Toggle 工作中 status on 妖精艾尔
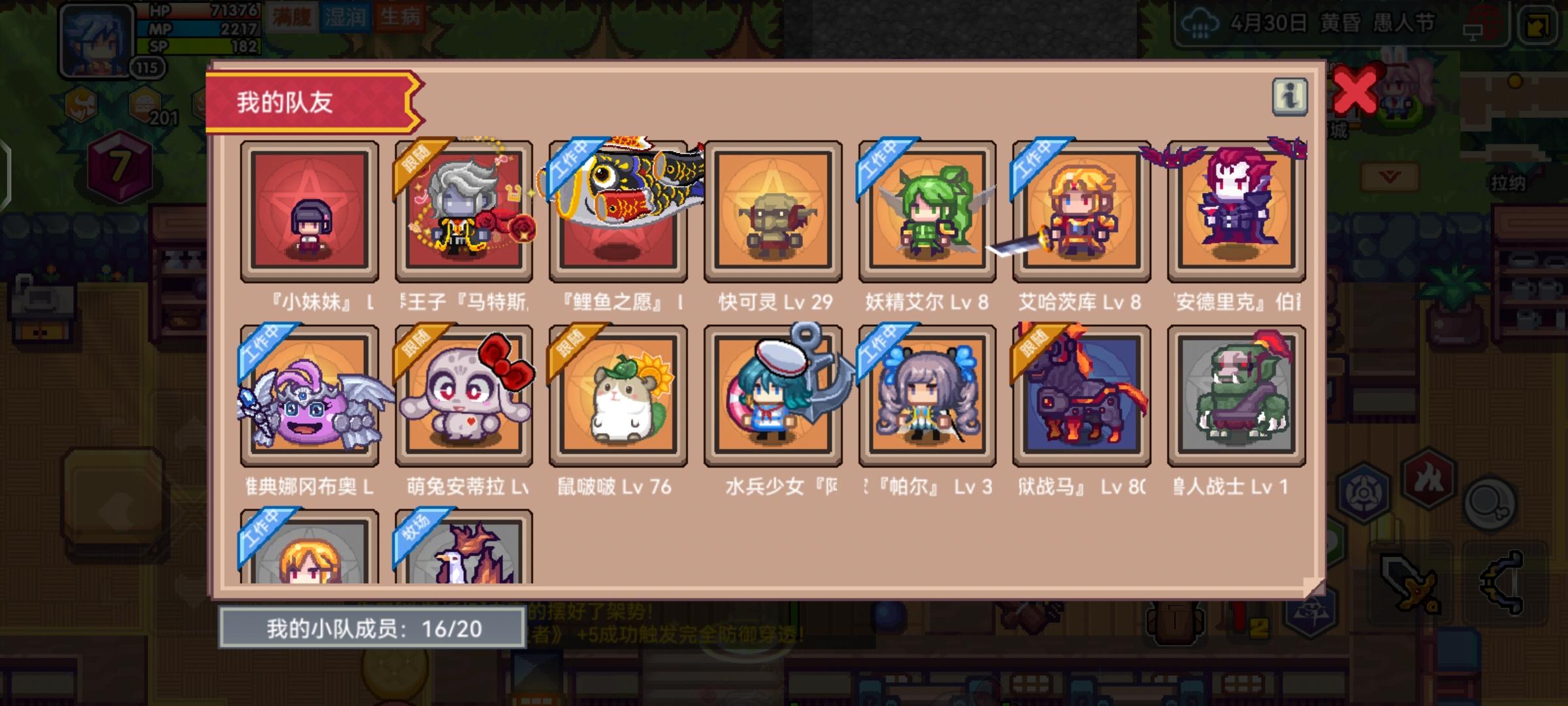1568x706 pixels. coord(879,165)
